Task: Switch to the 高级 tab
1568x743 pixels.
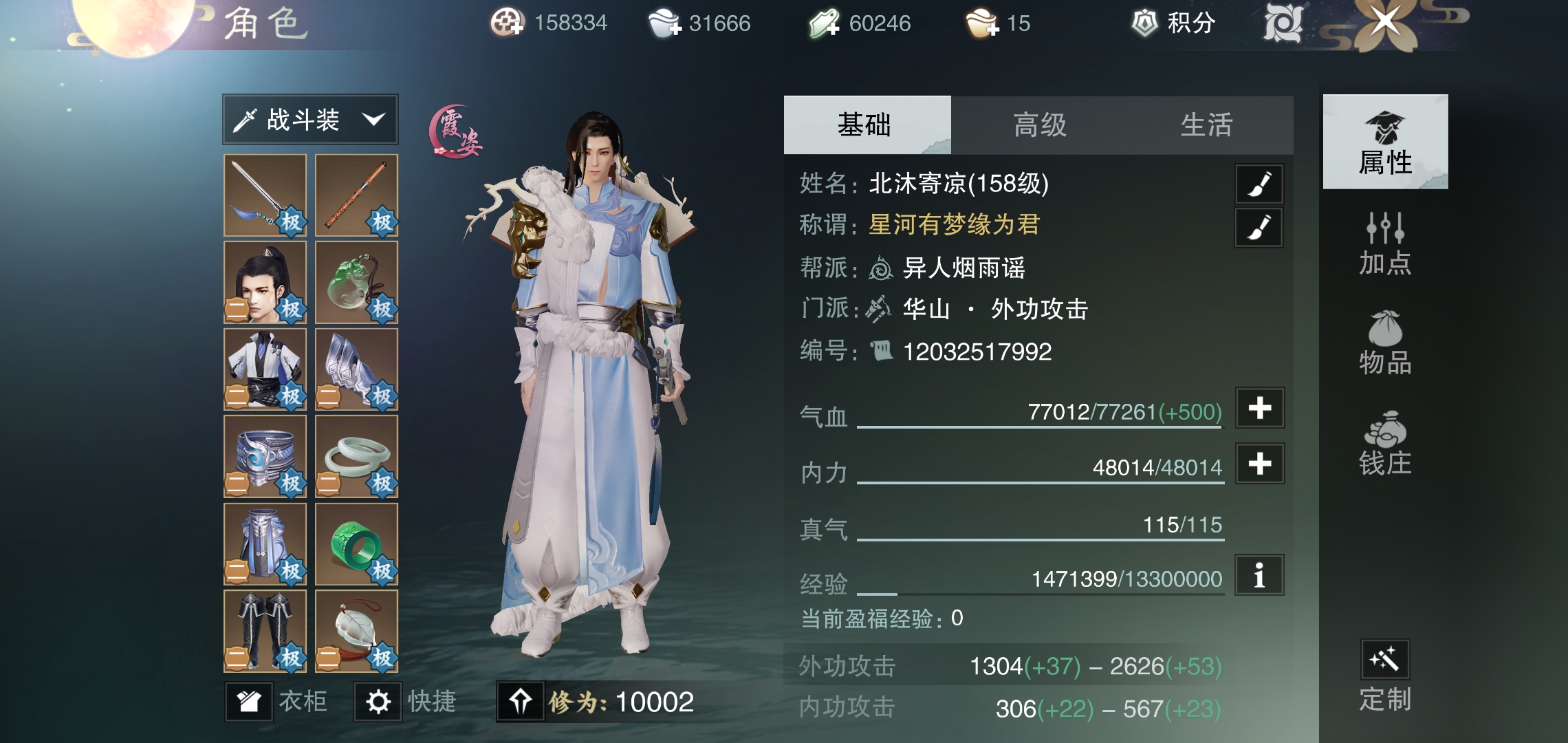Action: [x=1040, y=125]
